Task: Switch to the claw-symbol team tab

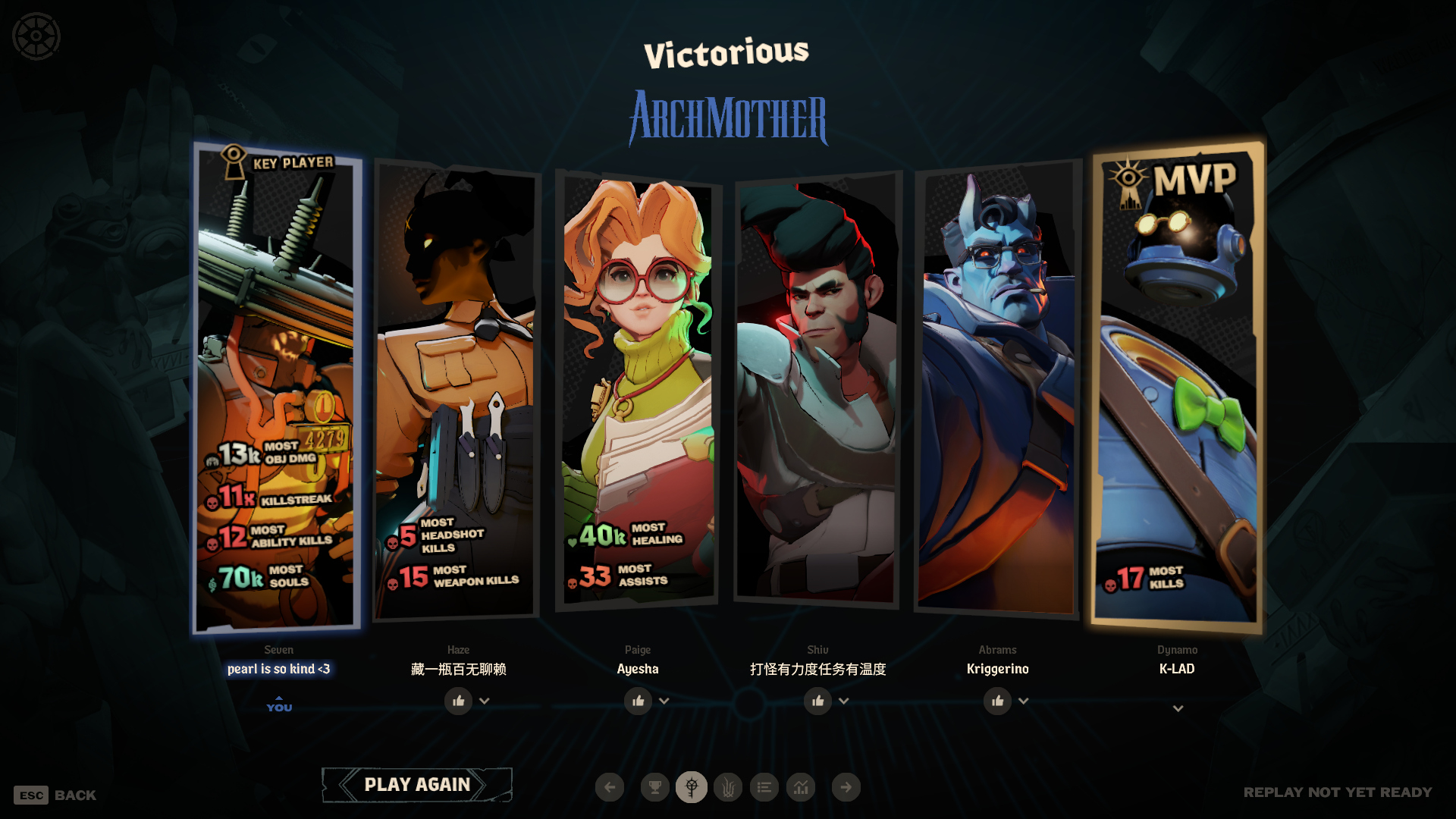Action: pos(728,787)
